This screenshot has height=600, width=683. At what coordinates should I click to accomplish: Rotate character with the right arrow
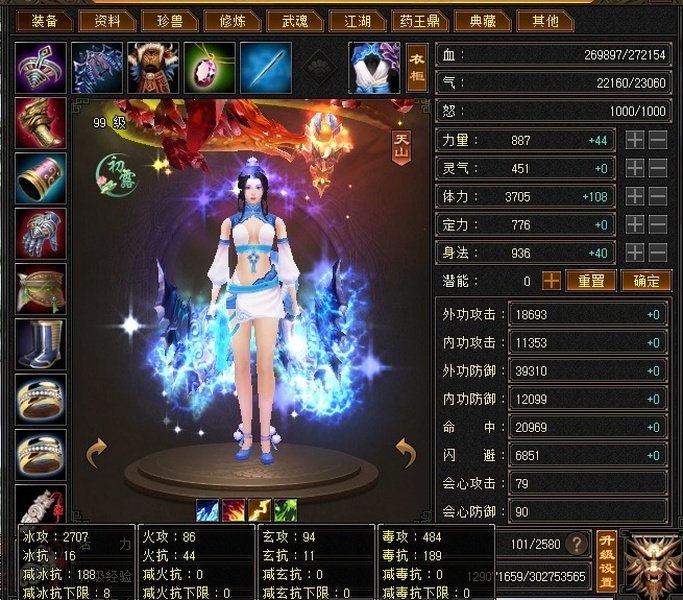click(406, 453)
